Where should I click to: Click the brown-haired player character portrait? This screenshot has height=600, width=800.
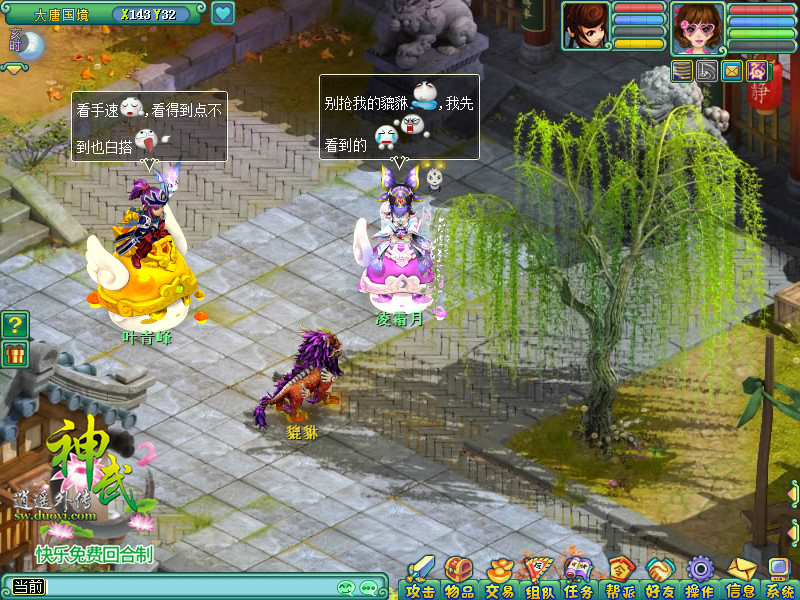click(x=586, y=26)
